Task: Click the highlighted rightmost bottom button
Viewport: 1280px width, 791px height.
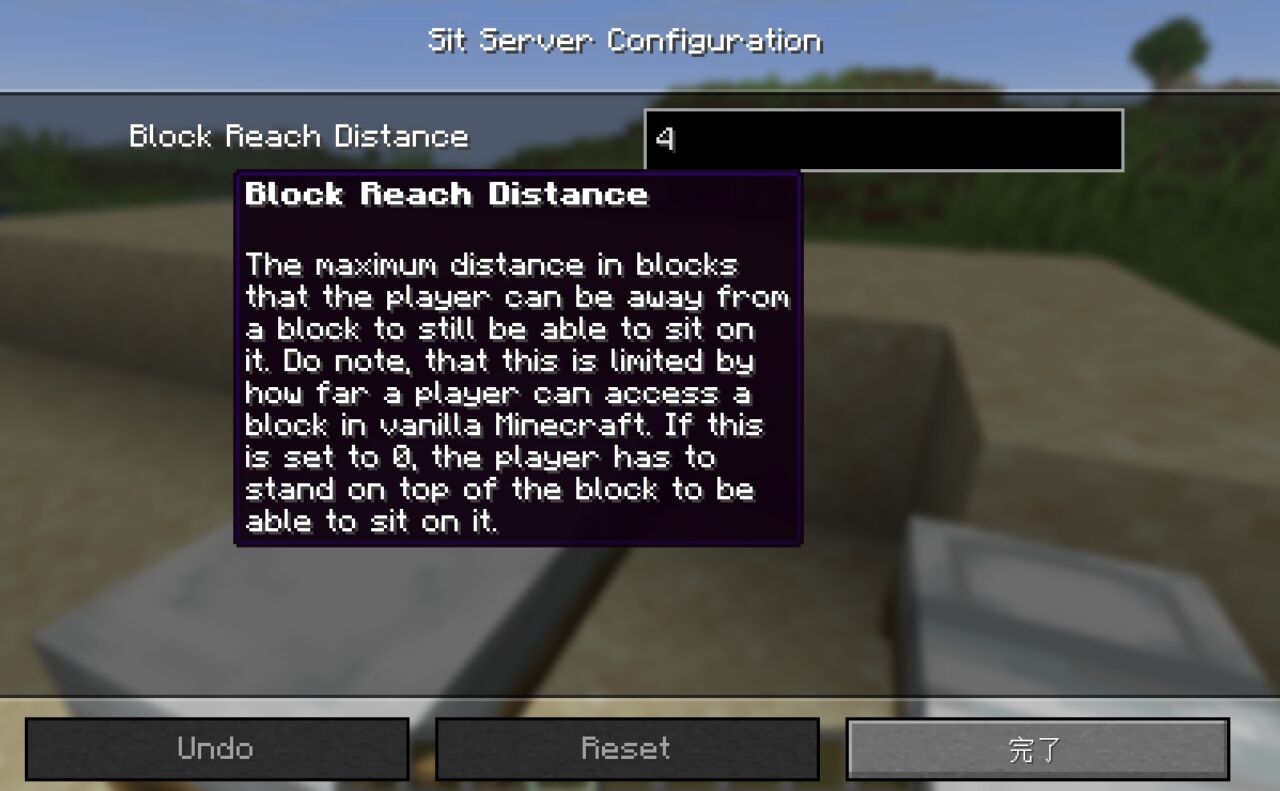Action: point(1037,748)
